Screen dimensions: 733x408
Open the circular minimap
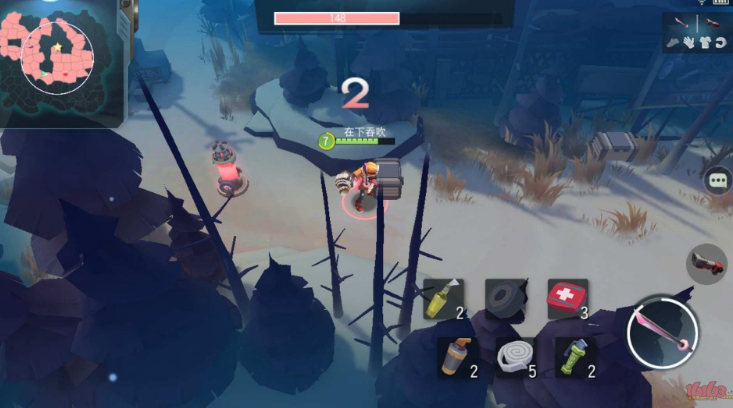(x=57, y=57)
